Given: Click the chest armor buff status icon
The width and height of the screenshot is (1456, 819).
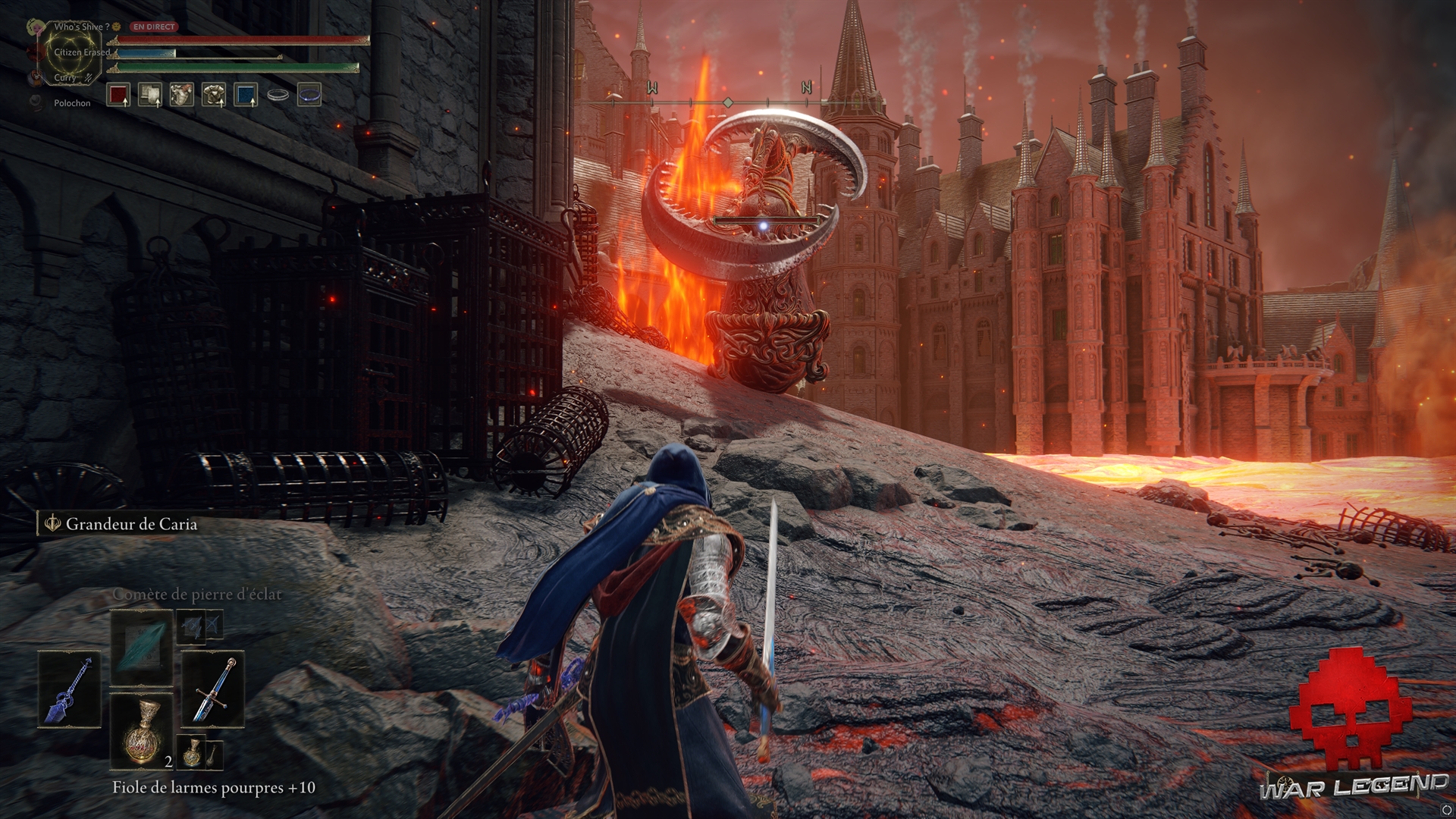Looking at the screenshot, I should (x=214, y=95).
